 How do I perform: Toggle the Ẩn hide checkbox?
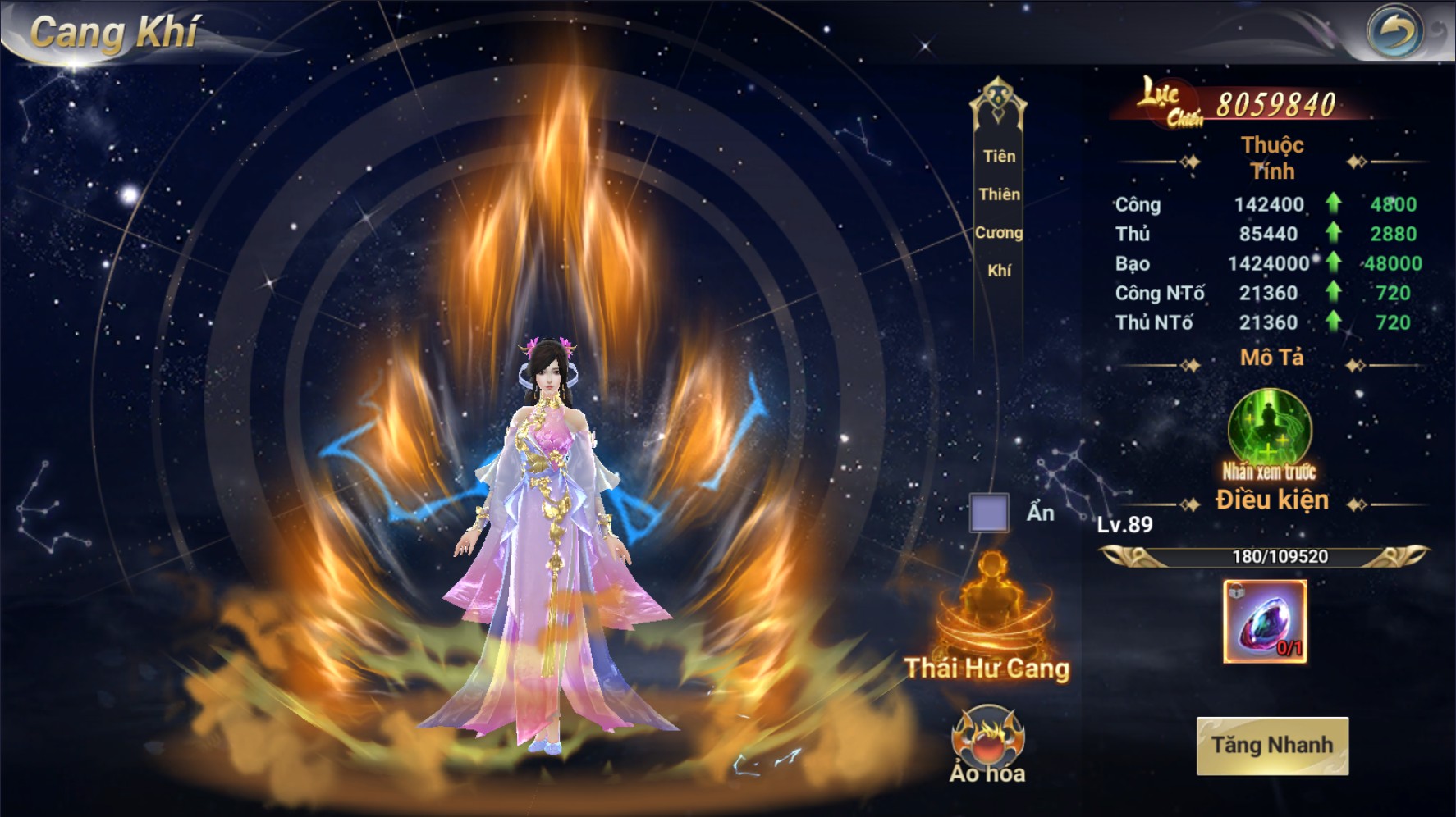989,513
